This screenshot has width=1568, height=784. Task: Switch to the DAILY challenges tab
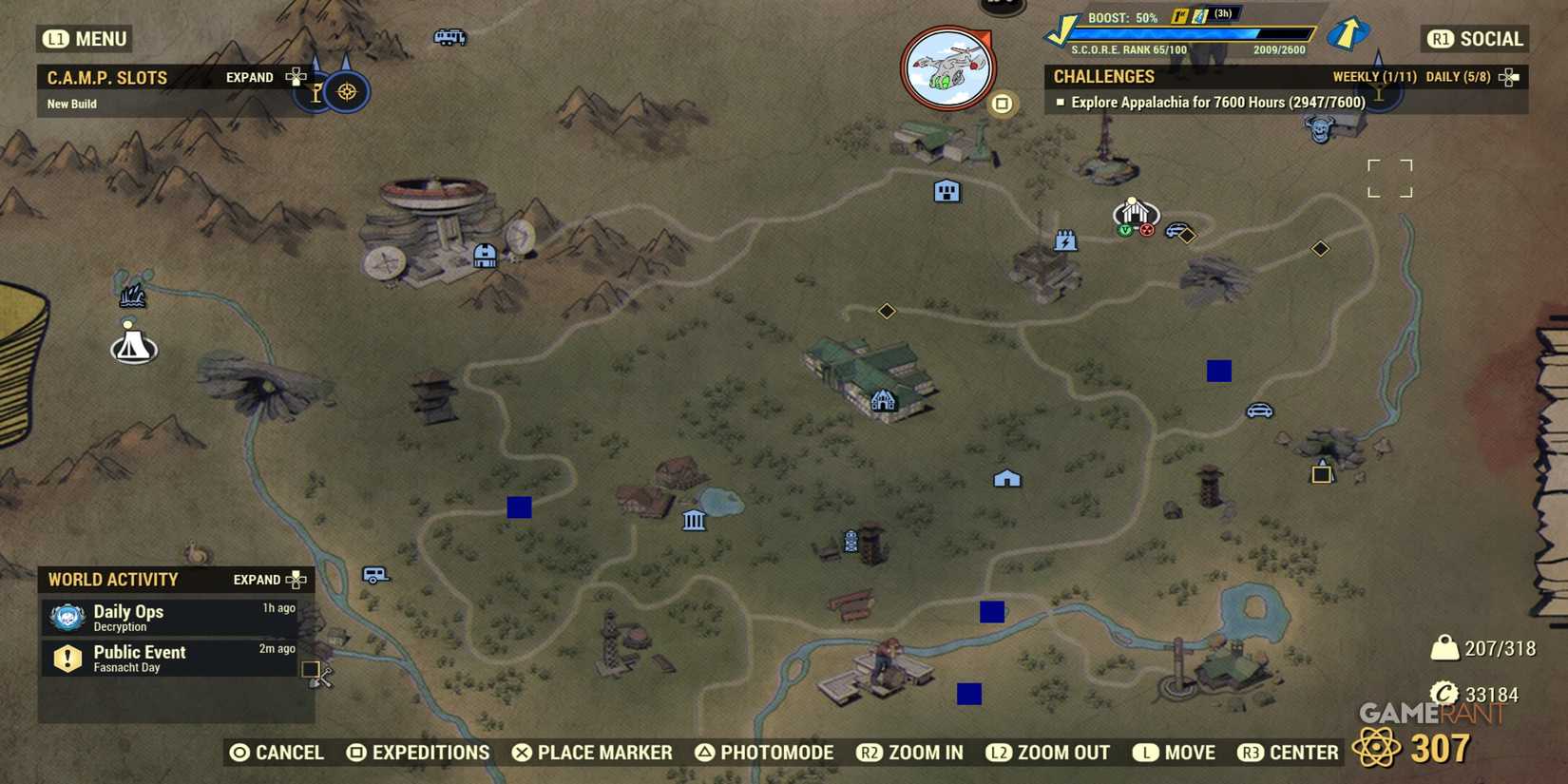pos(1457,76)
